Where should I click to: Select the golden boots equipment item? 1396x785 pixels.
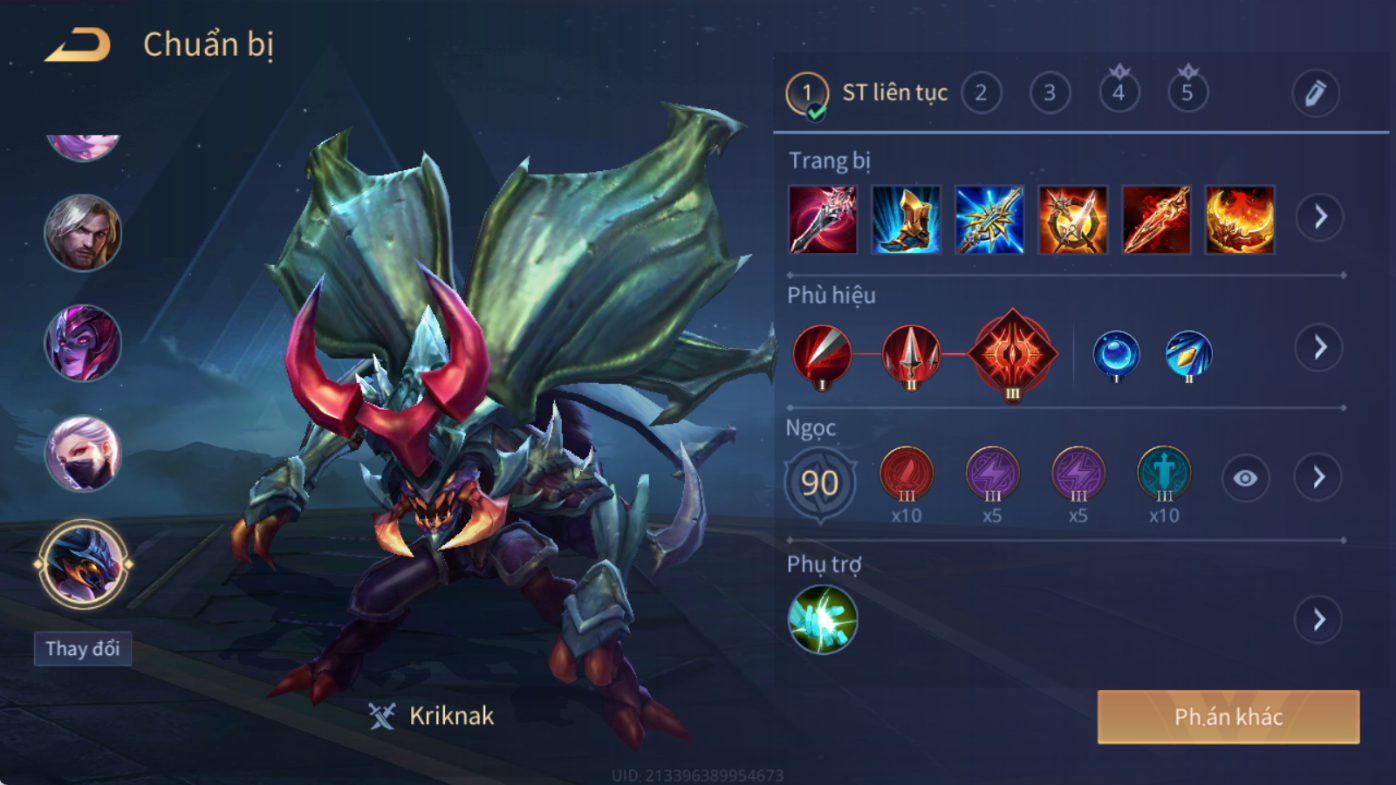[906, 219]
